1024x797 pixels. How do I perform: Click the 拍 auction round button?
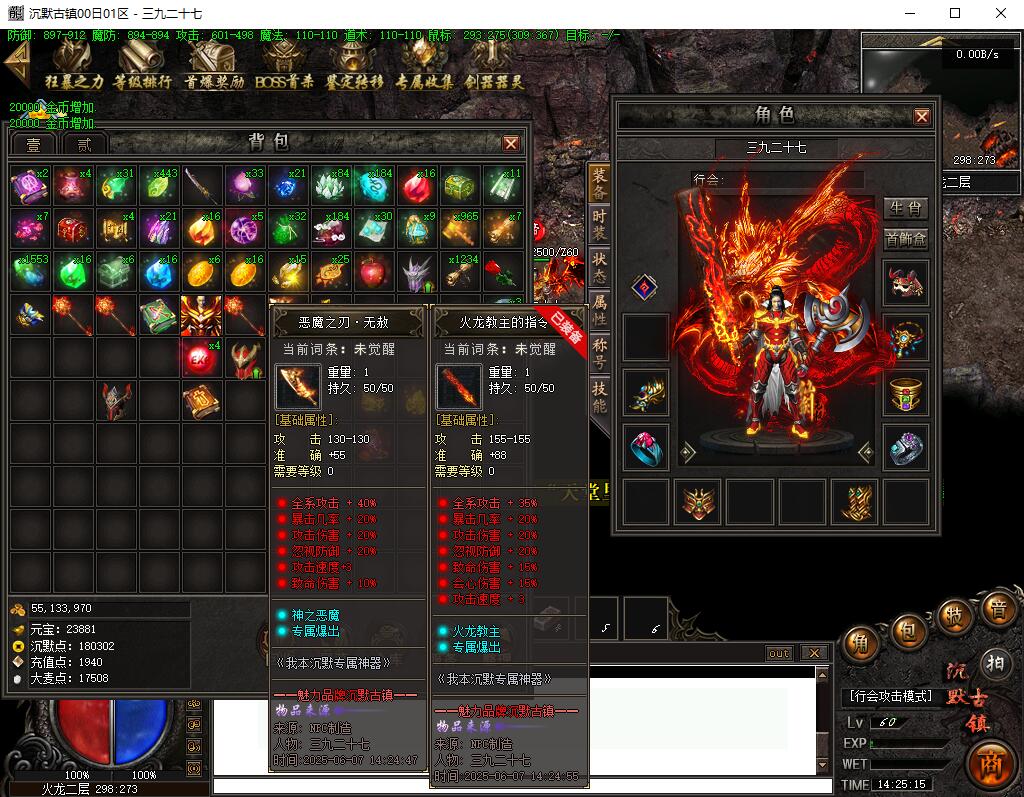(x=995, y=661)
